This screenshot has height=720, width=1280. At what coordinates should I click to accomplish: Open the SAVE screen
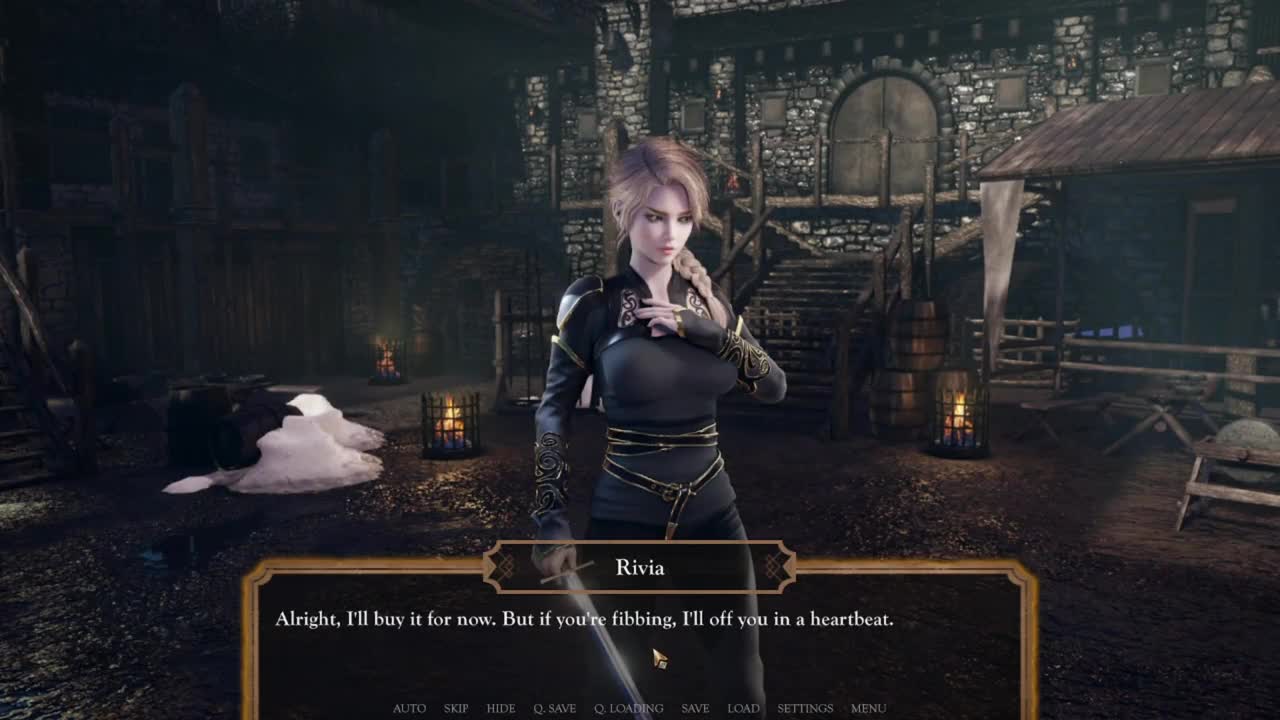point(695,708)
